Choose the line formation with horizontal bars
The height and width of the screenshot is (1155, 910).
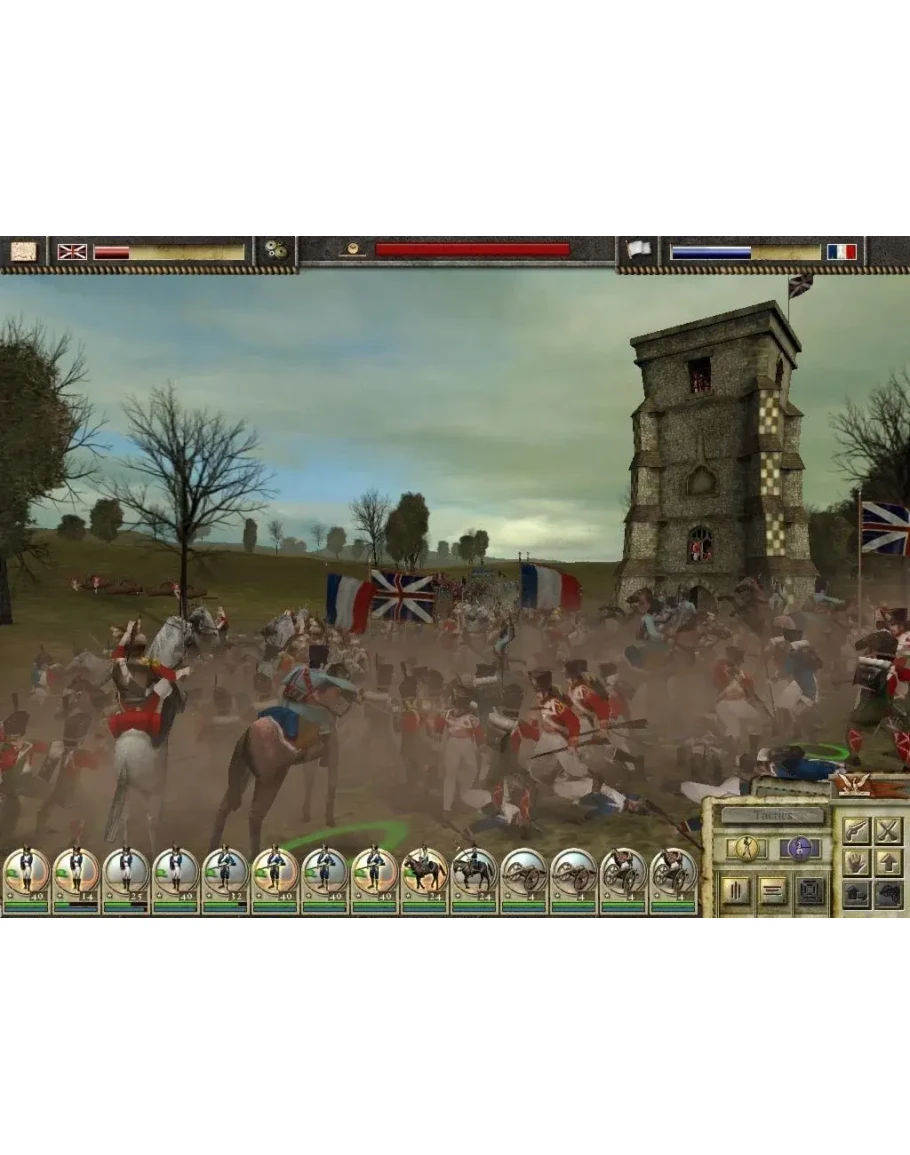pyautogui.click(x=772, y=891)
